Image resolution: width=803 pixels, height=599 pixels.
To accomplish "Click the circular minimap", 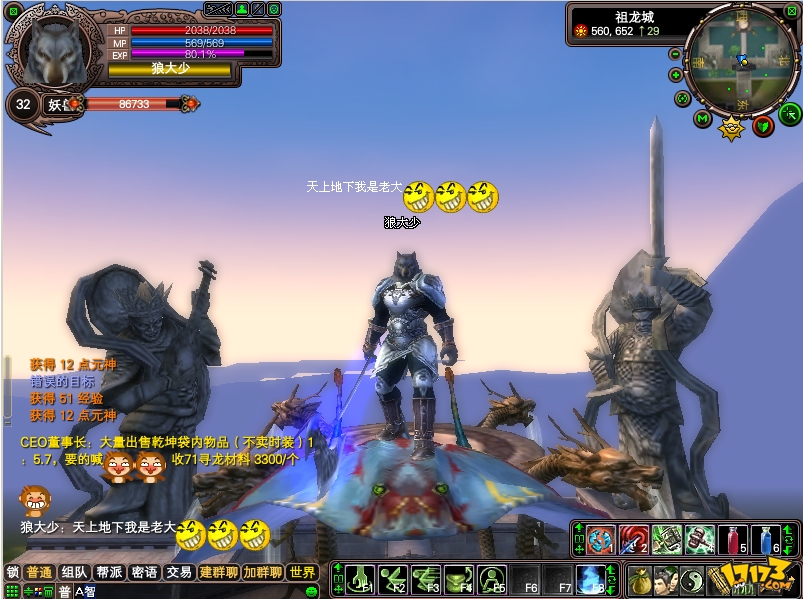I will [x=741, y=60].
